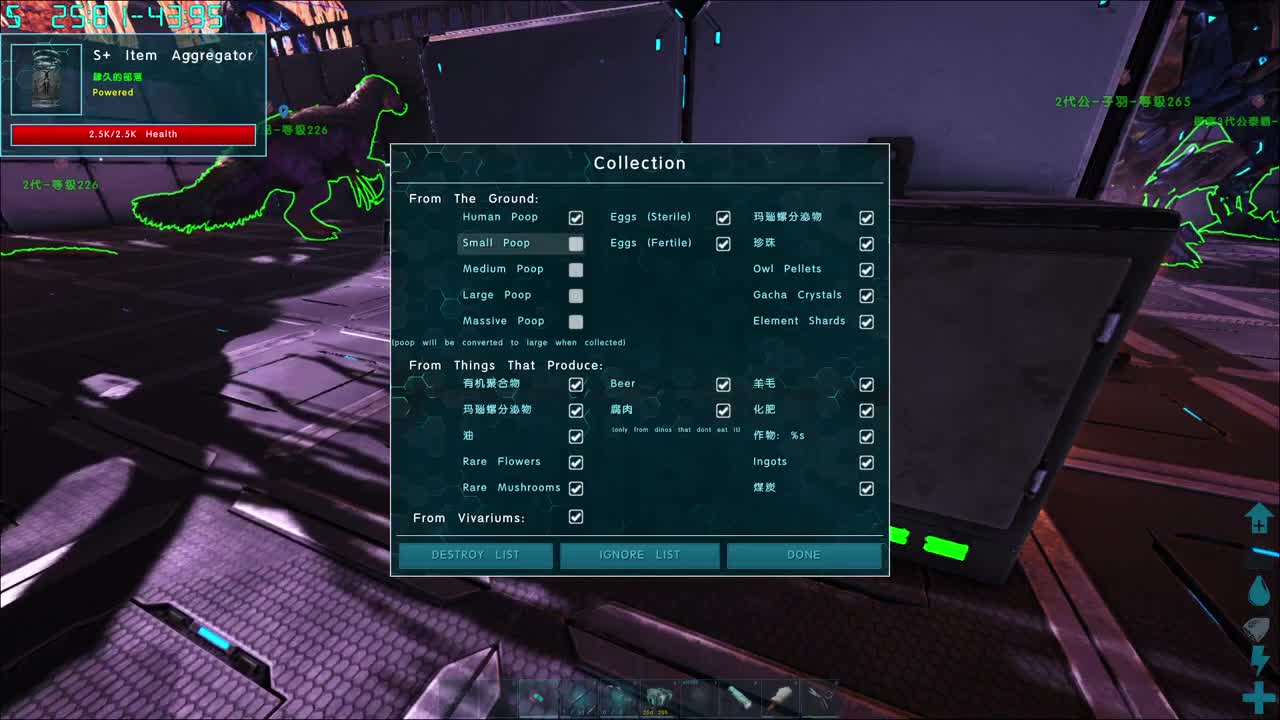
Task: Open the Destroy List
Action: (x=475, y=555)
